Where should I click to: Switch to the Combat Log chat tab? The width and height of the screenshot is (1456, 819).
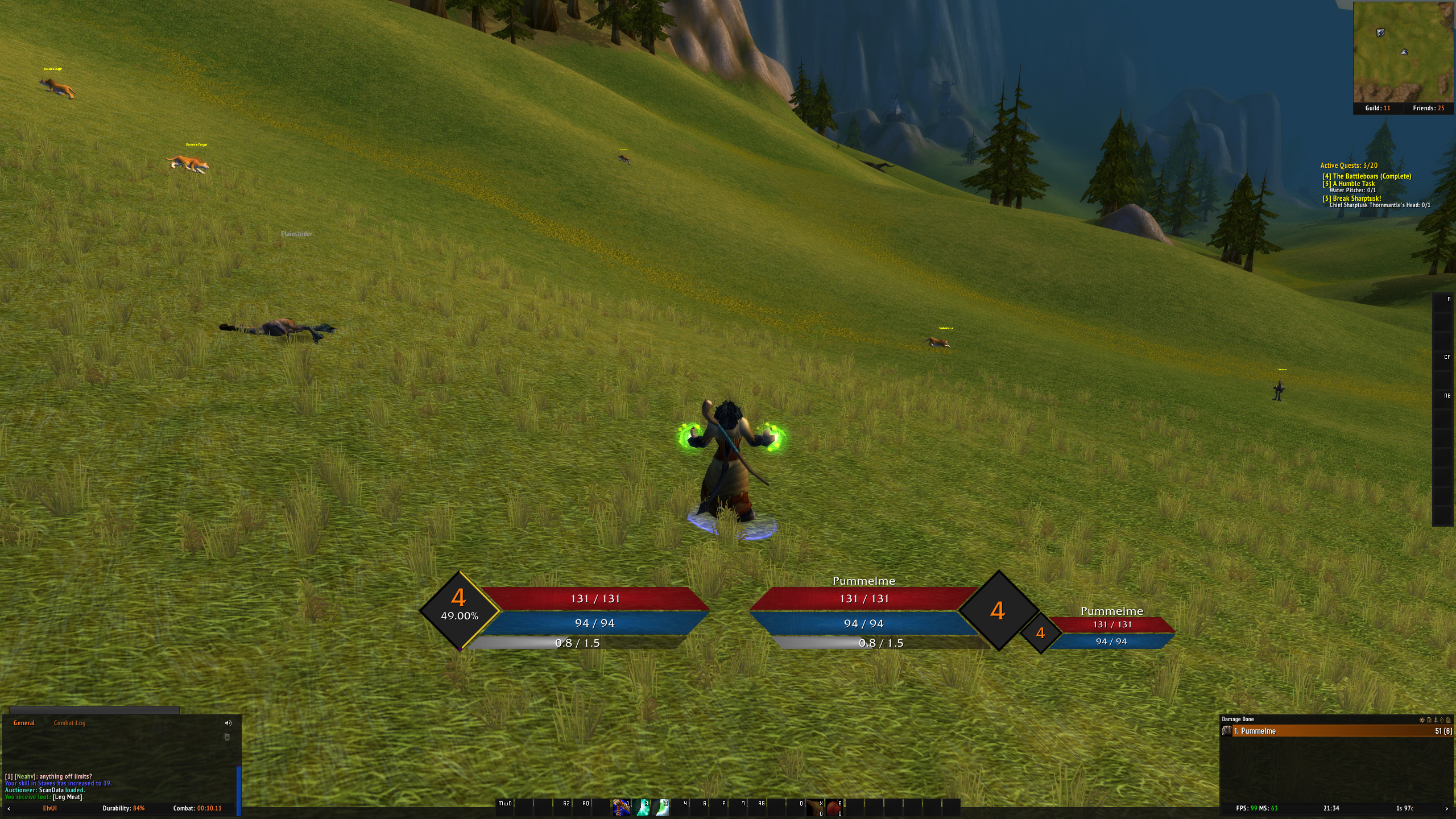(69, 723)
